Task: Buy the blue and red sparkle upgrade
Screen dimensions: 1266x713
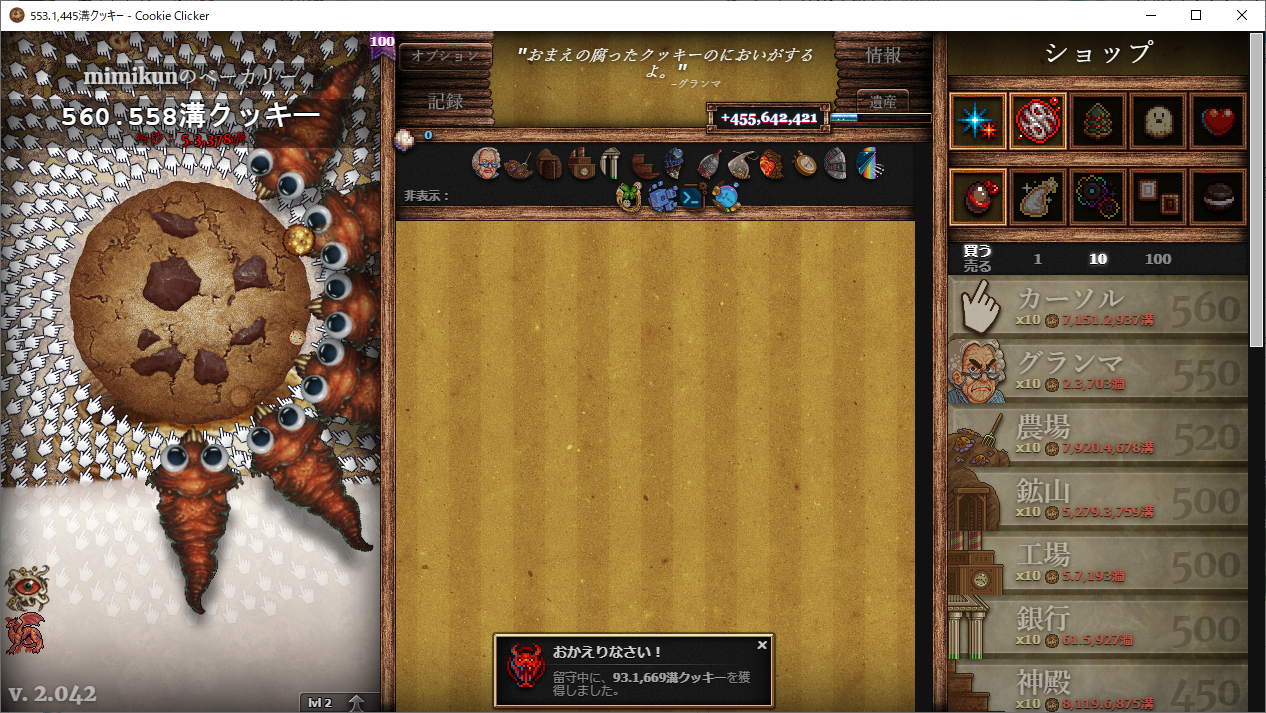Action: point(978,122)
